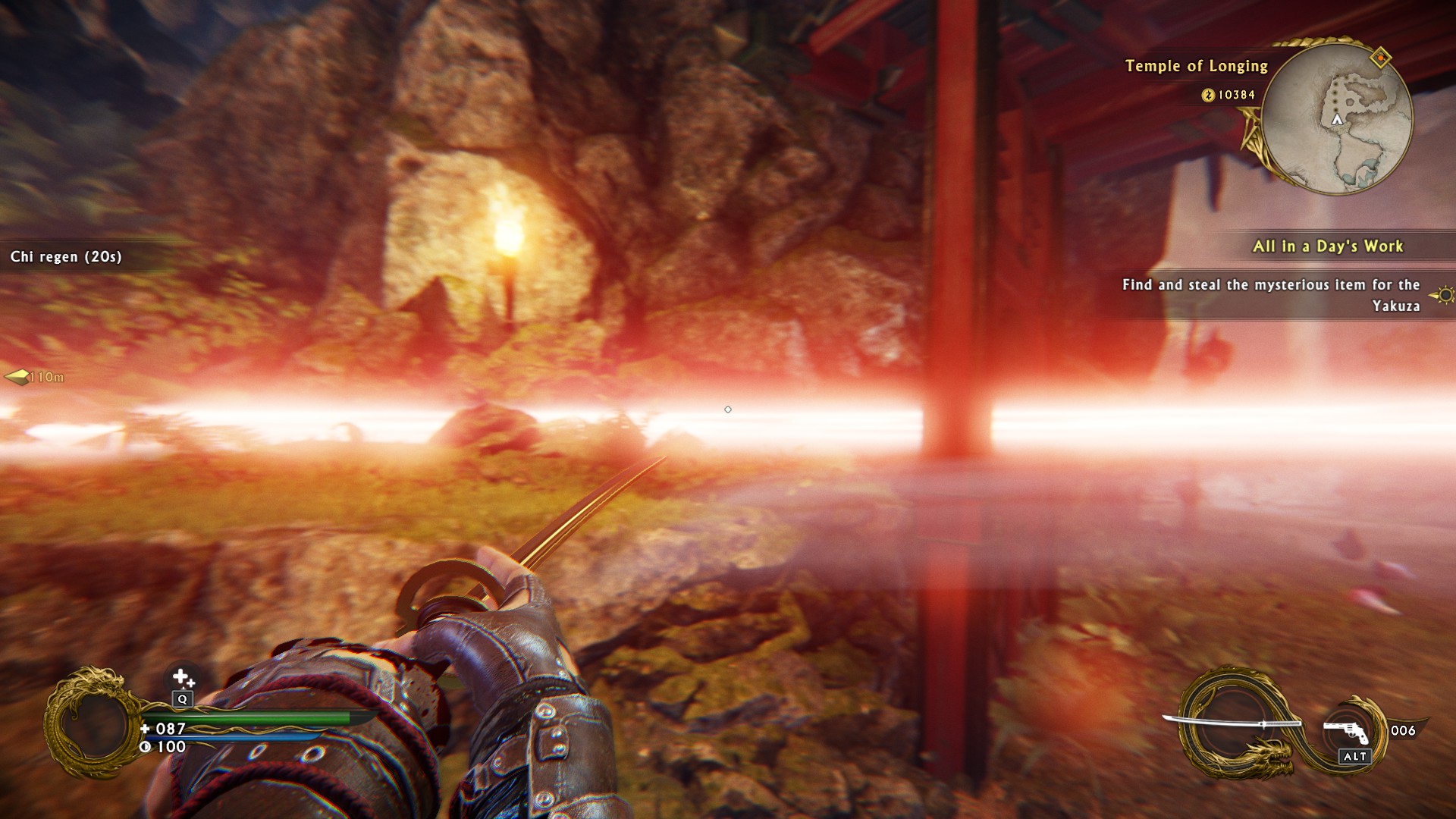
Task: Select the katana weapon icon
Action: (x=1232, y=722)
